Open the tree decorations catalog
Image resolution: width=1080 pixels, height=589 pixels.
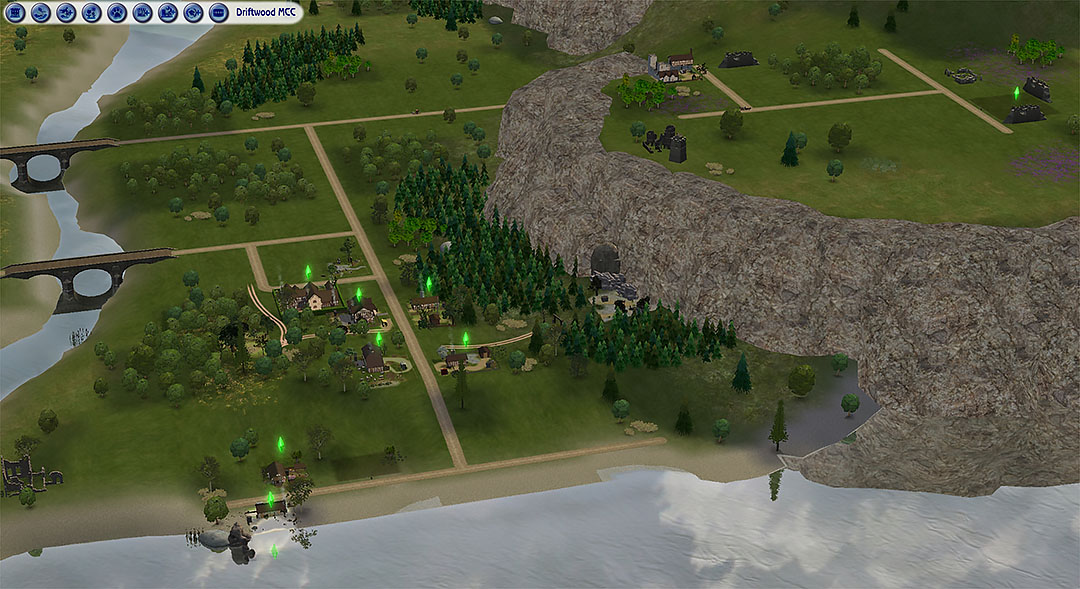coord(92,13)
